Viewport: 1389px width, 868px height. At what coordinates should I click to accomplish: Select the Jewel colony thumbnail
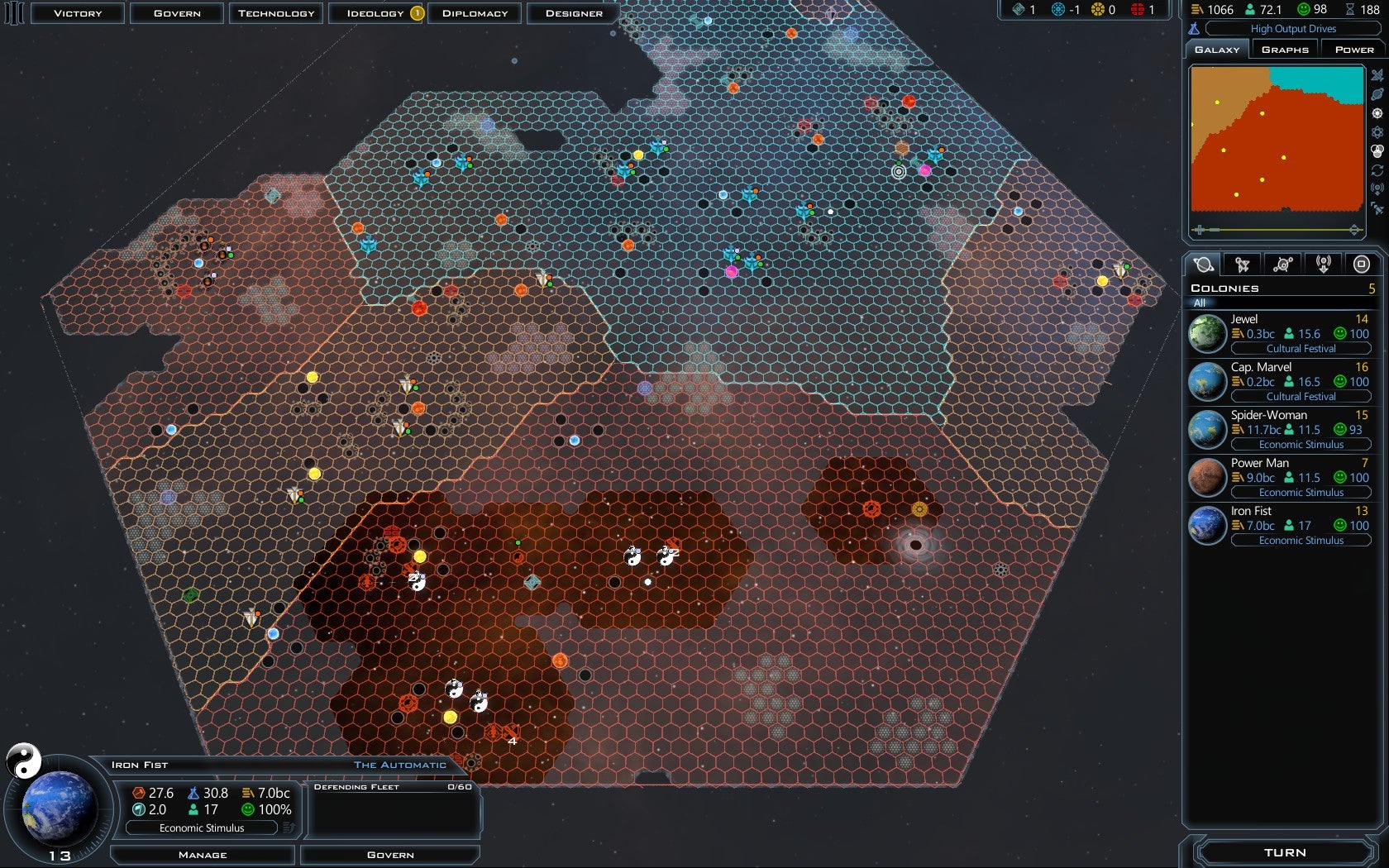[1206, 333]
